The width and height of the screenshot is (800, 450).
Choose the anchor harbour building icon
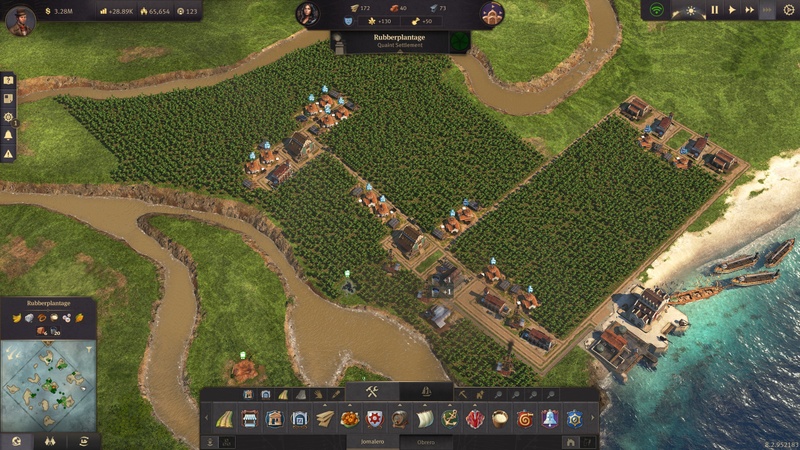coord(449,418)
